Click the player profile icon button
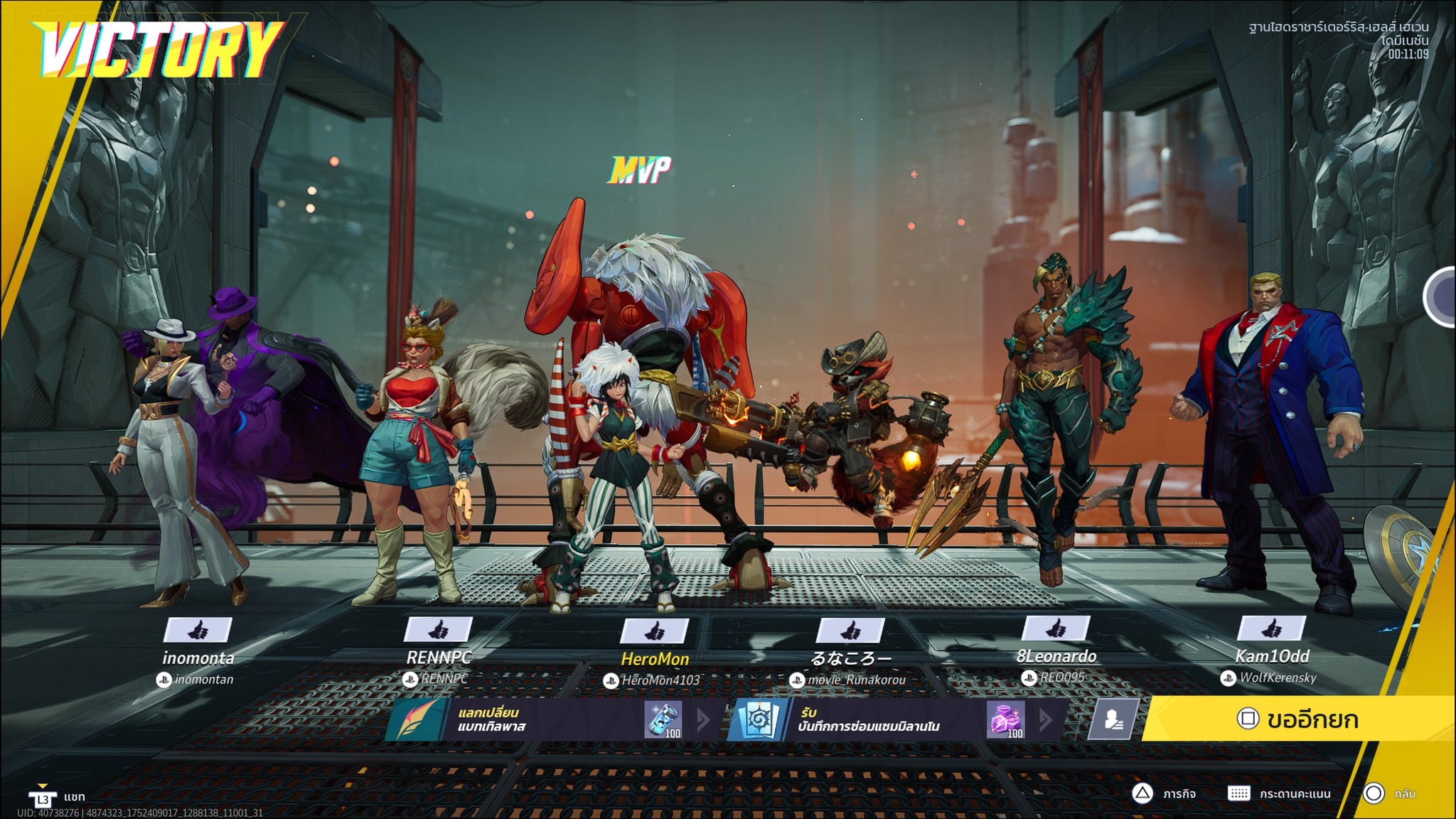The image size is (1456, 819). [1113, 719]
